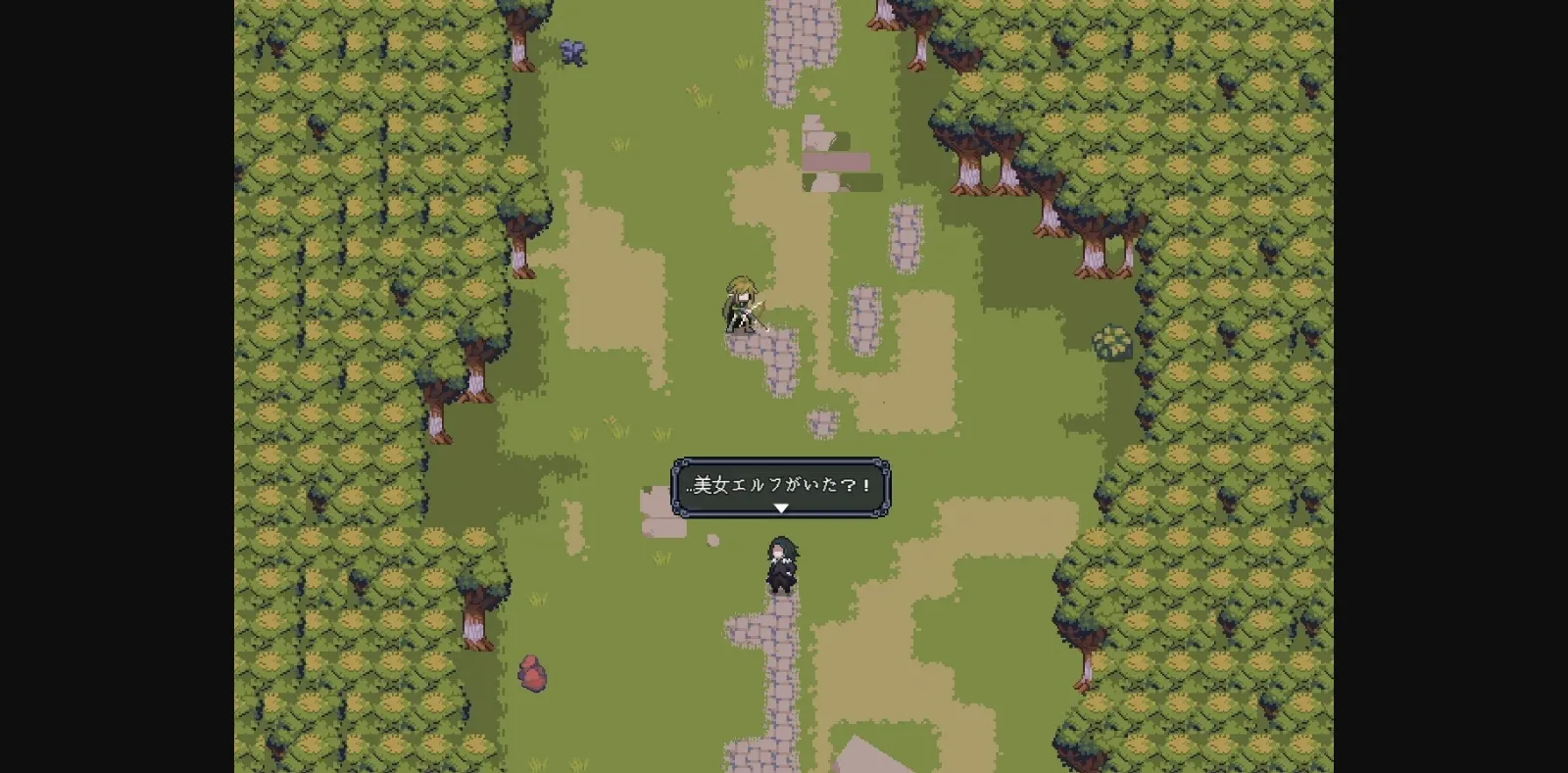This screenshot has width=1568, height=773.
Task: Select the elf archer holding a bow
Action: [x=742, y=304]
